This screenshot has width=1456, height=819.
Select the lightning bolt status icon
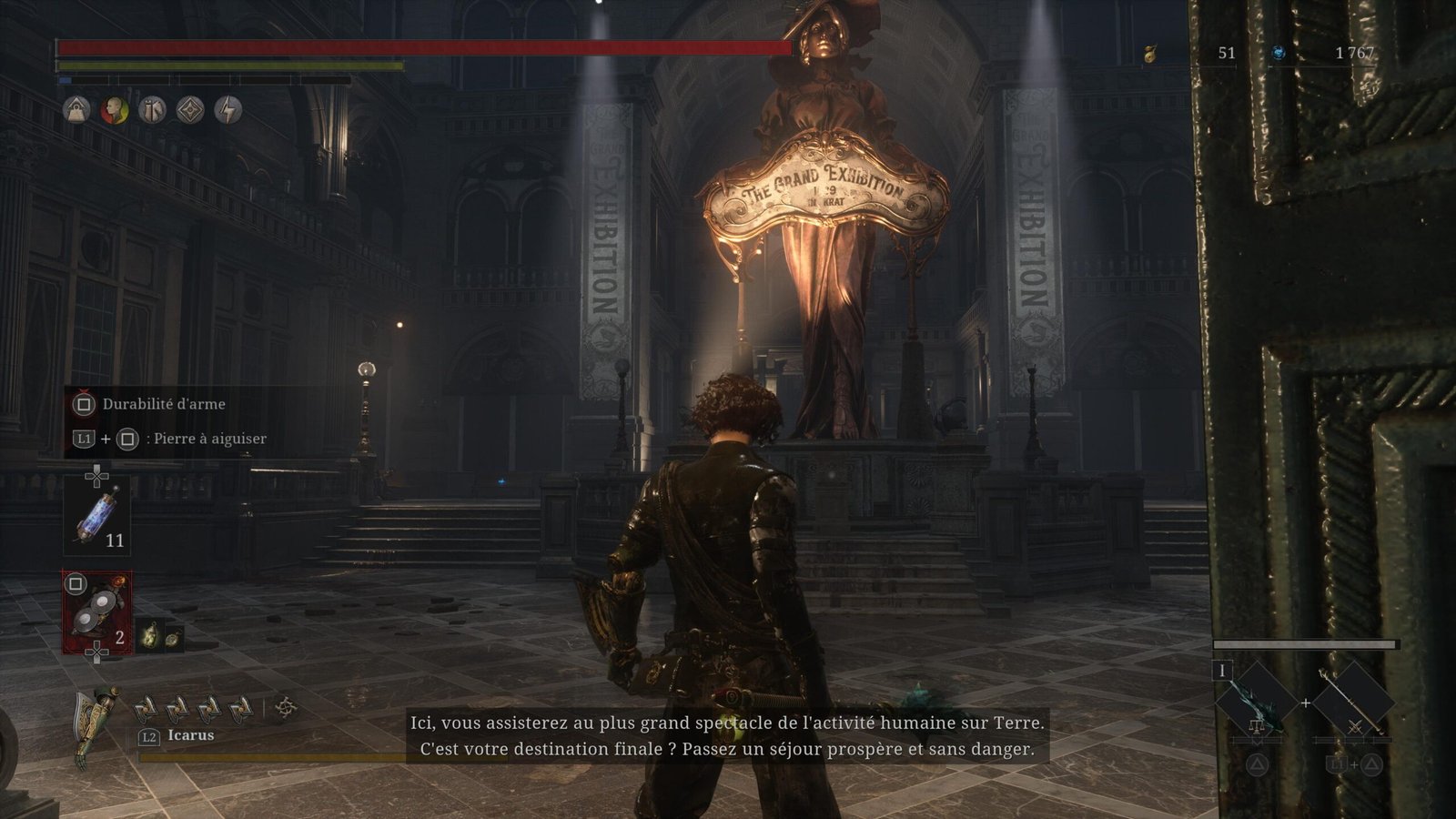[x=228, y=111]
